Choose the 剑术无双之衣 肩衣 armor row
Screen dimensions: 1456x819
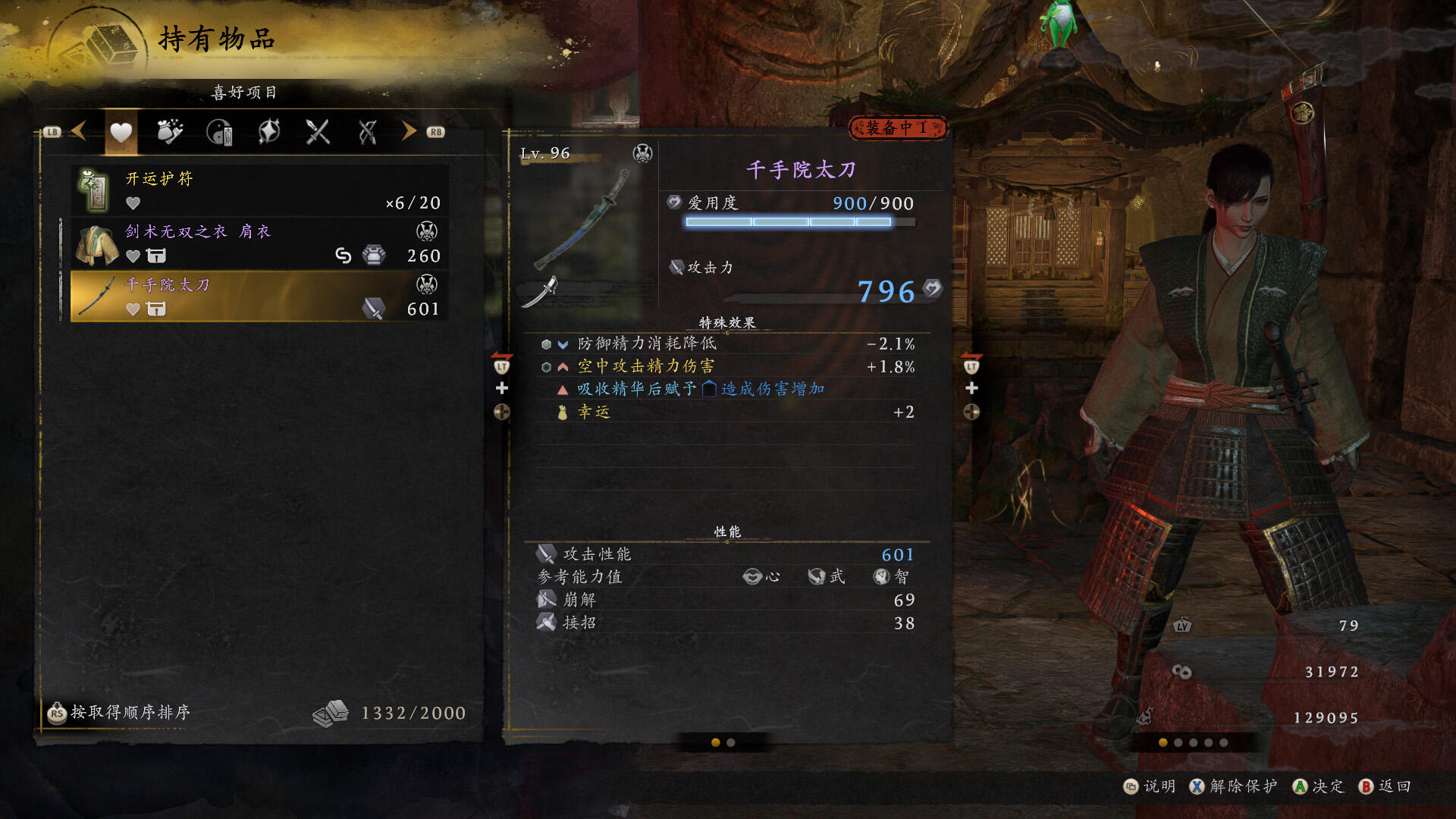click(x=259, y=243)
